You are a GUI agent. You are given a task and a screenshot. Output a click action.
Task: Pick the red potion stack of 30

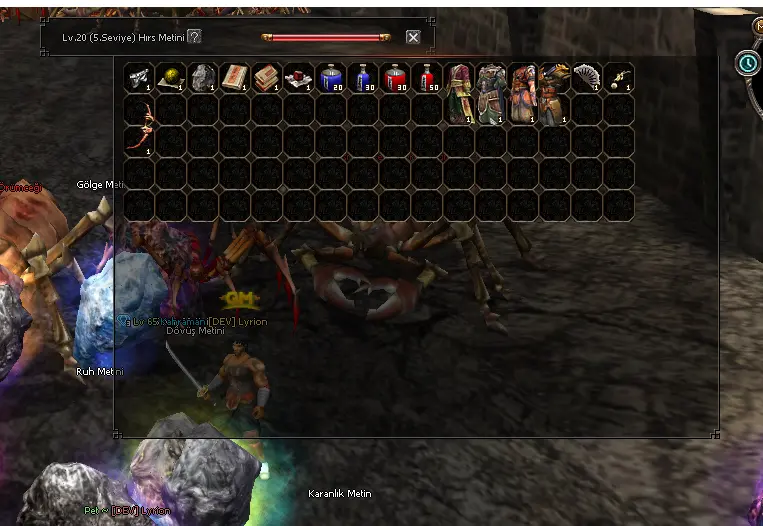pos(395,77)
